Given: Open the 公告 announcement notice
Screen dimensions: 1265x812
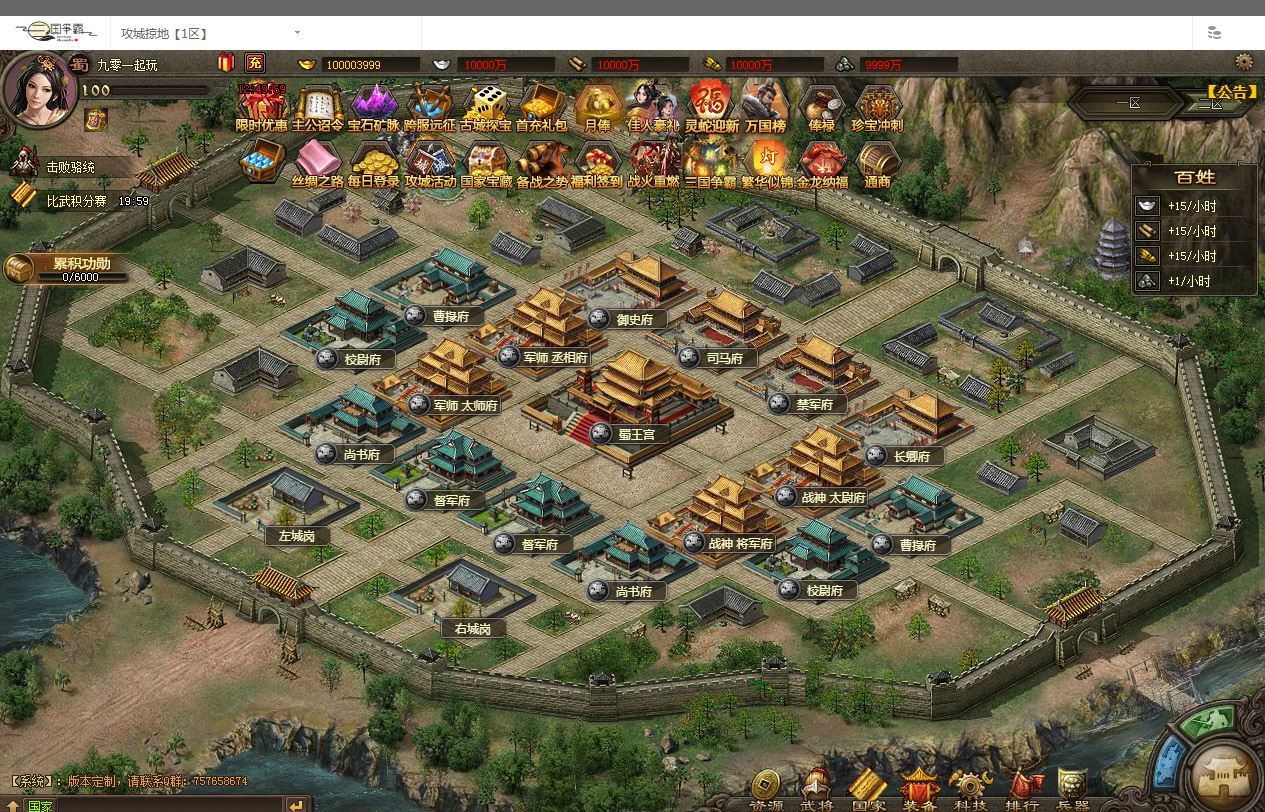Looking at the screenshot, I should point(1231,92).
